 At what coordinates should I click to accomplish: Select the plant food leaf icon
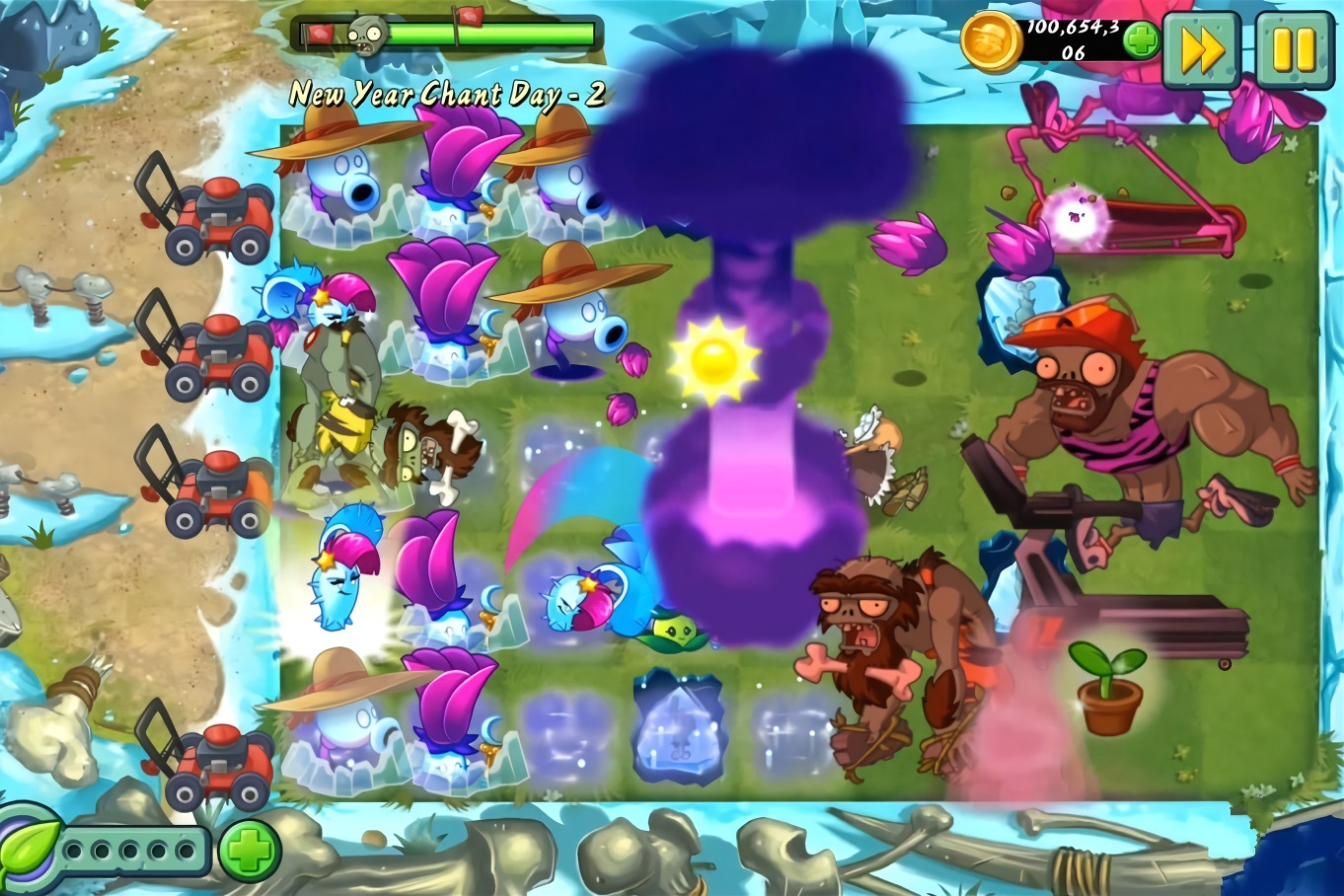point(30,848)
